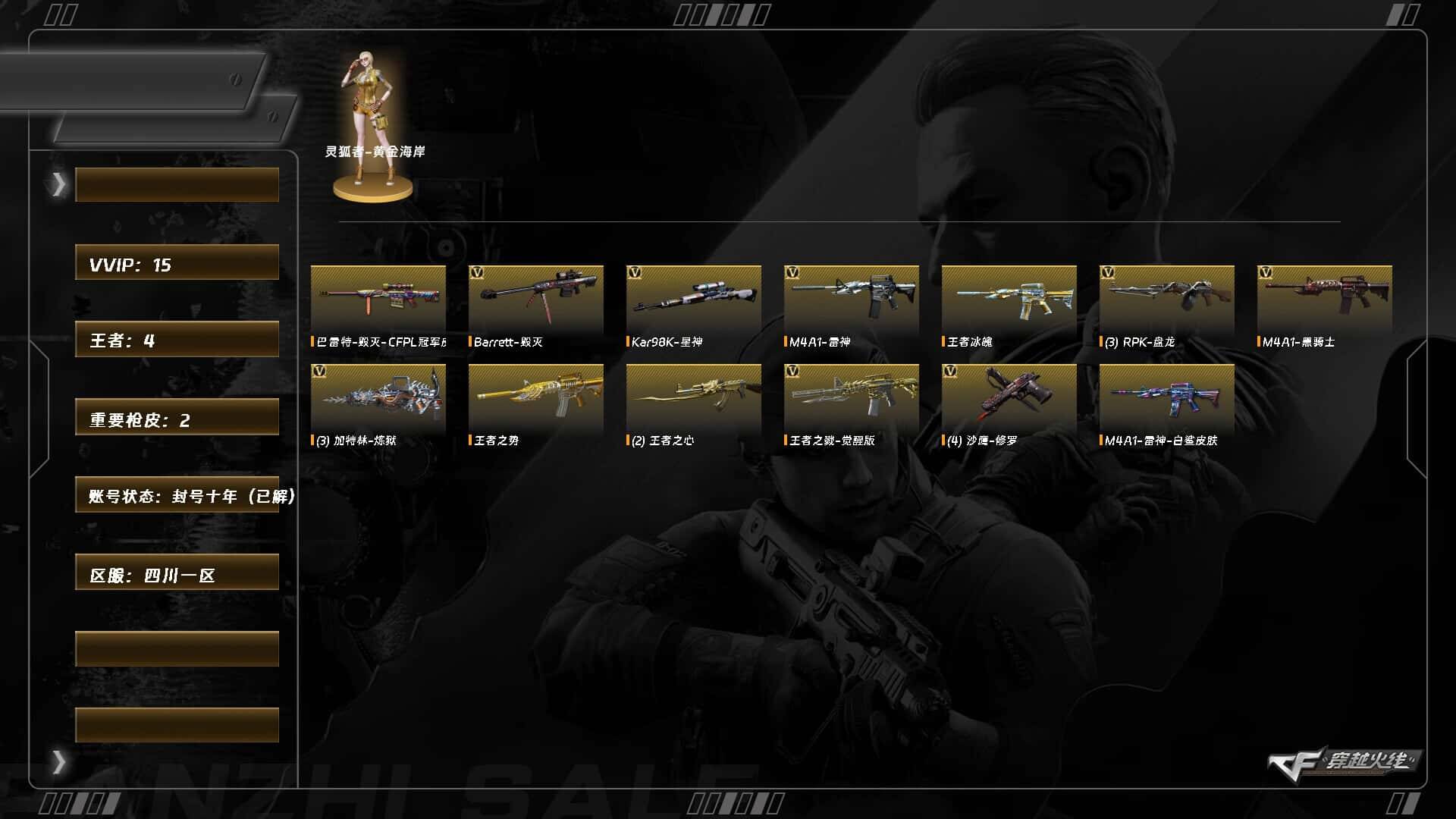This screenshot has width=1456, height=819.
Task: Click the VVIP: 15 info bar
Action: (177, 263)
